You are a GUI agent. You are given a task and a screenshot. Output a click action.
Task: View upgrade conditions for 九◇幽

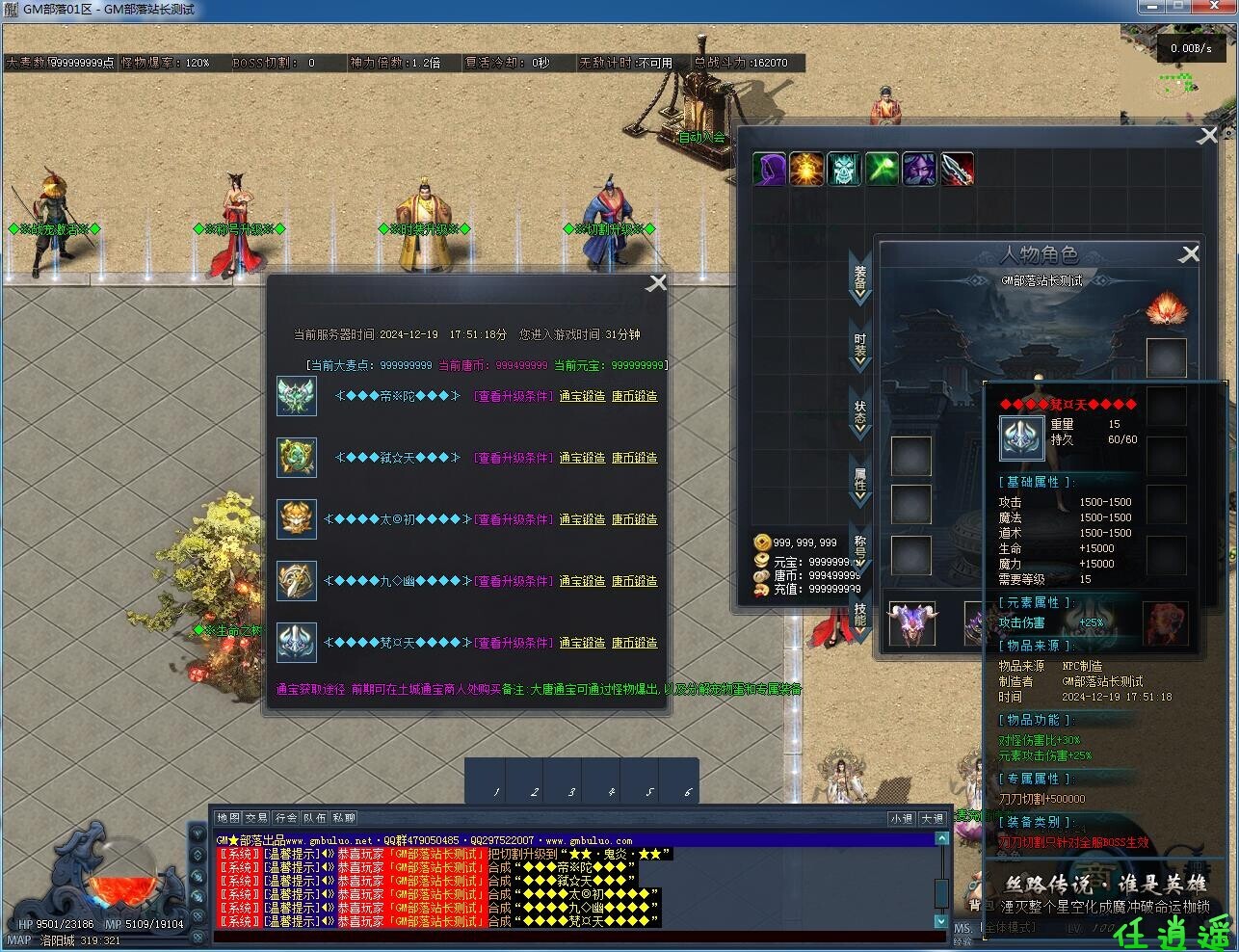(514, 581)
